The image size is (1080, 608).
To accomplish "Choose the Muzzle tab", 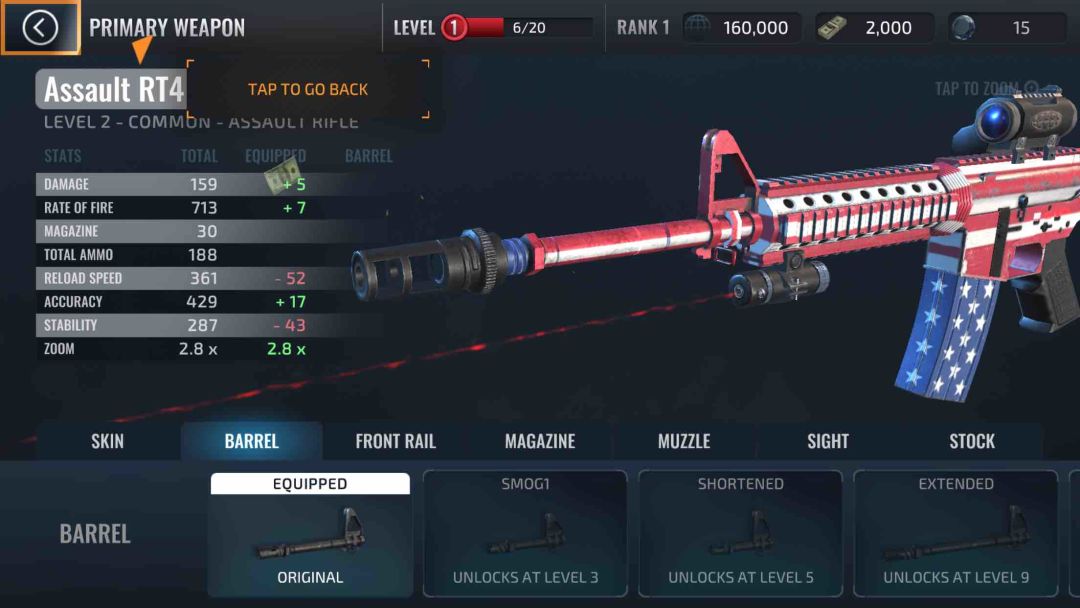I will [x=684, y=441].
